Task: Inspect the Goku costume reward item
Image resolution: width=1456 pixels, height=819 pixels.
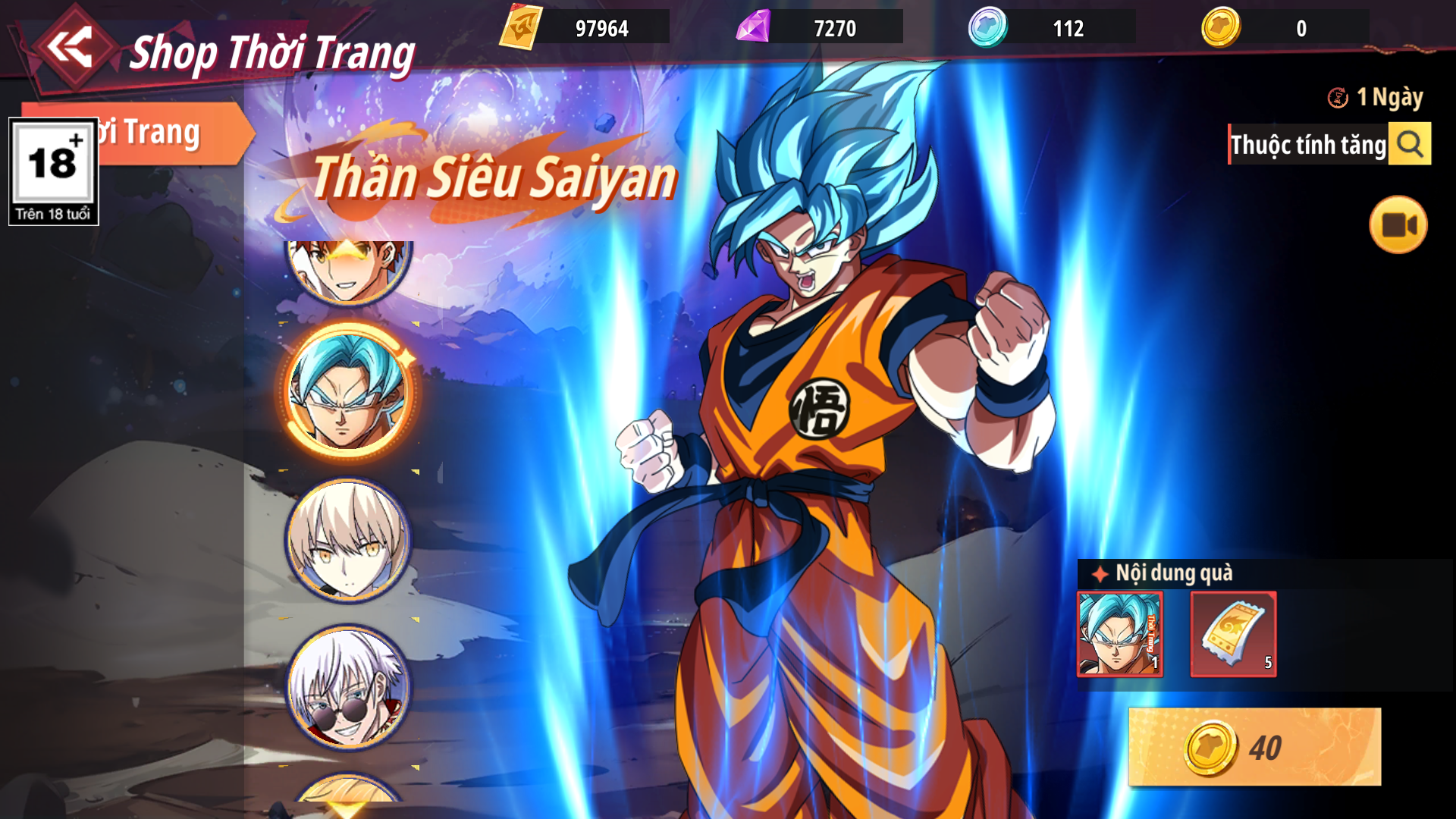Action: (1120, 634)
